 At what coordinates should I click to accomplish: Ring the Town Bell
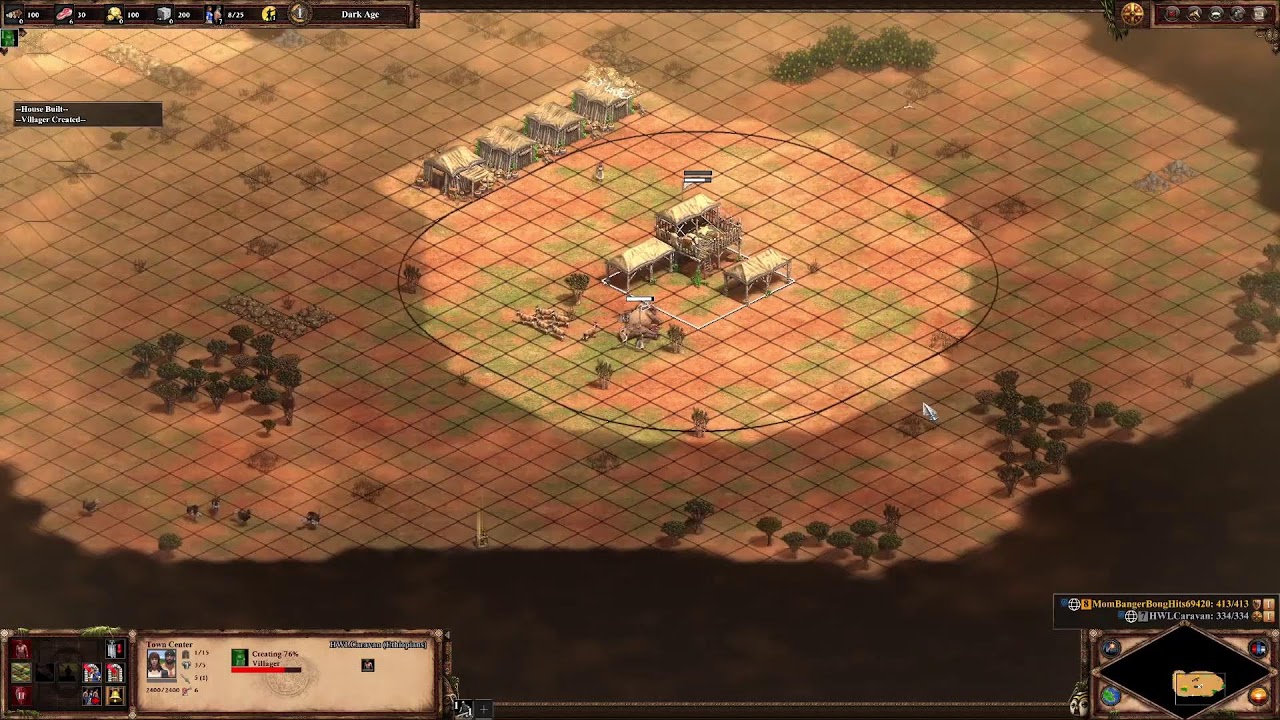coord(115,696)
